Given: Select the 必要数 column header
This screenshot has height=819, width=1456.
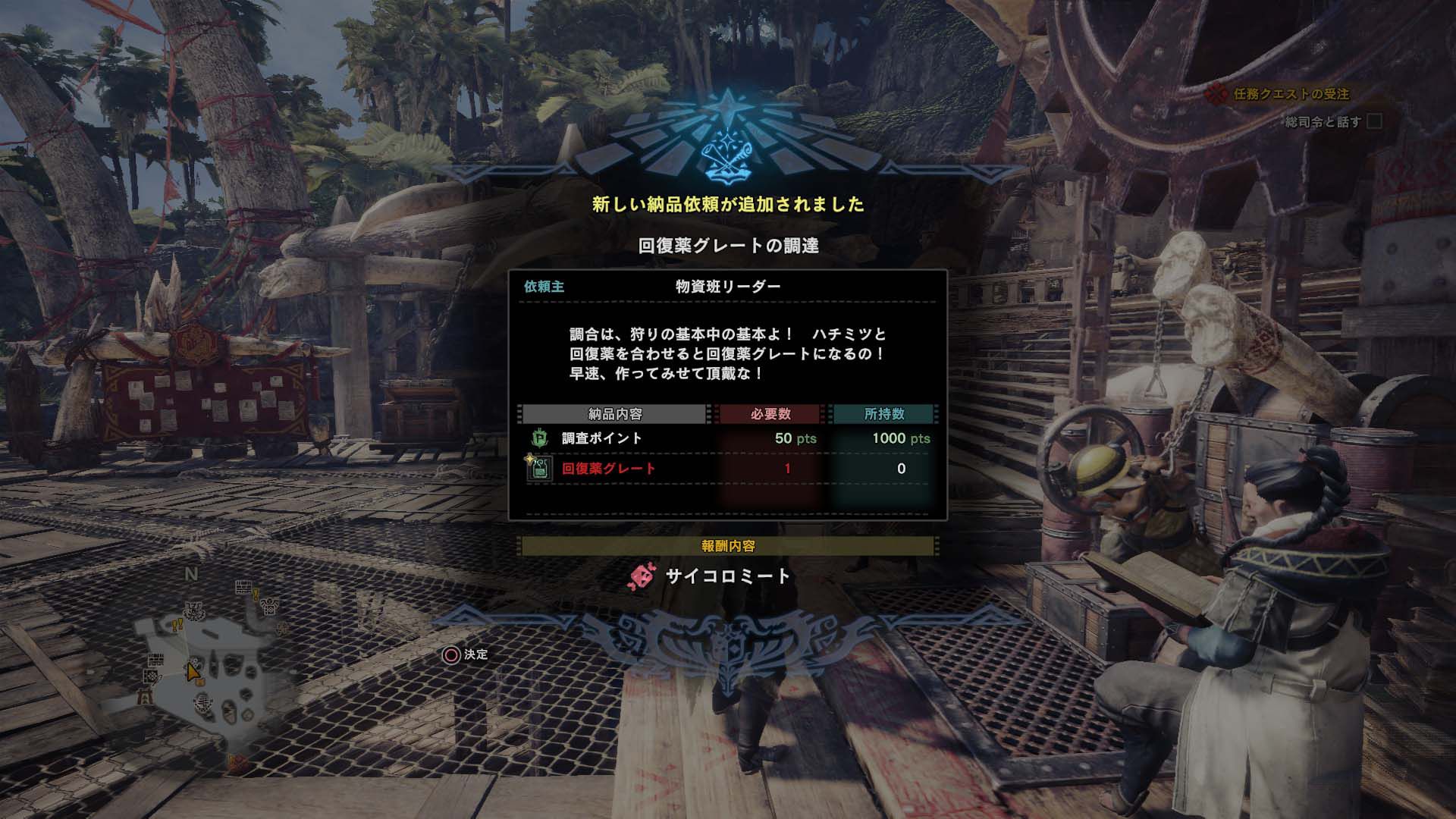Looking at the screenshot, I should pyautogui.click(x=770, y=416).
